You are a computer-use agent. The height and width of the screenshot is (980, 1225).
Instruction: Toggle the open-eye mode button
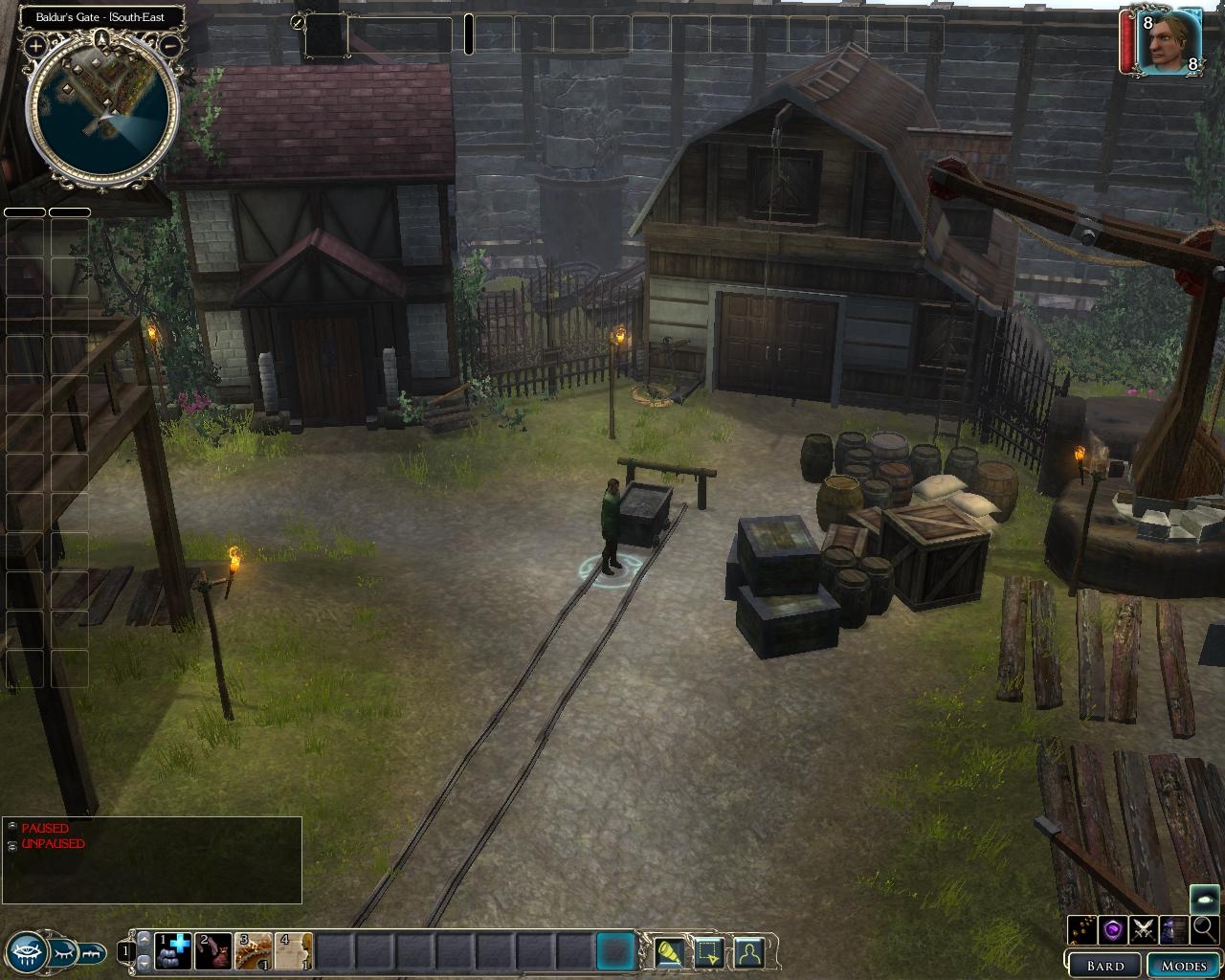pos(26,950)
